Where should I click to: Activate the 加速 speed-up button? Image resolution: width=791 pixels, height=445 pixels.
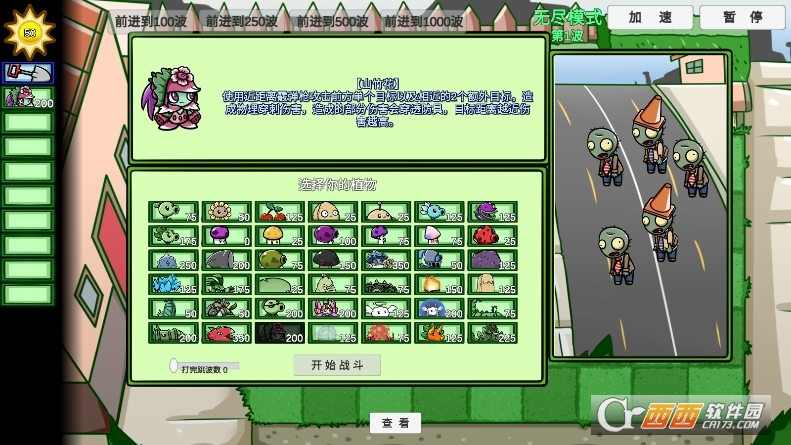[x=649, y=17]
